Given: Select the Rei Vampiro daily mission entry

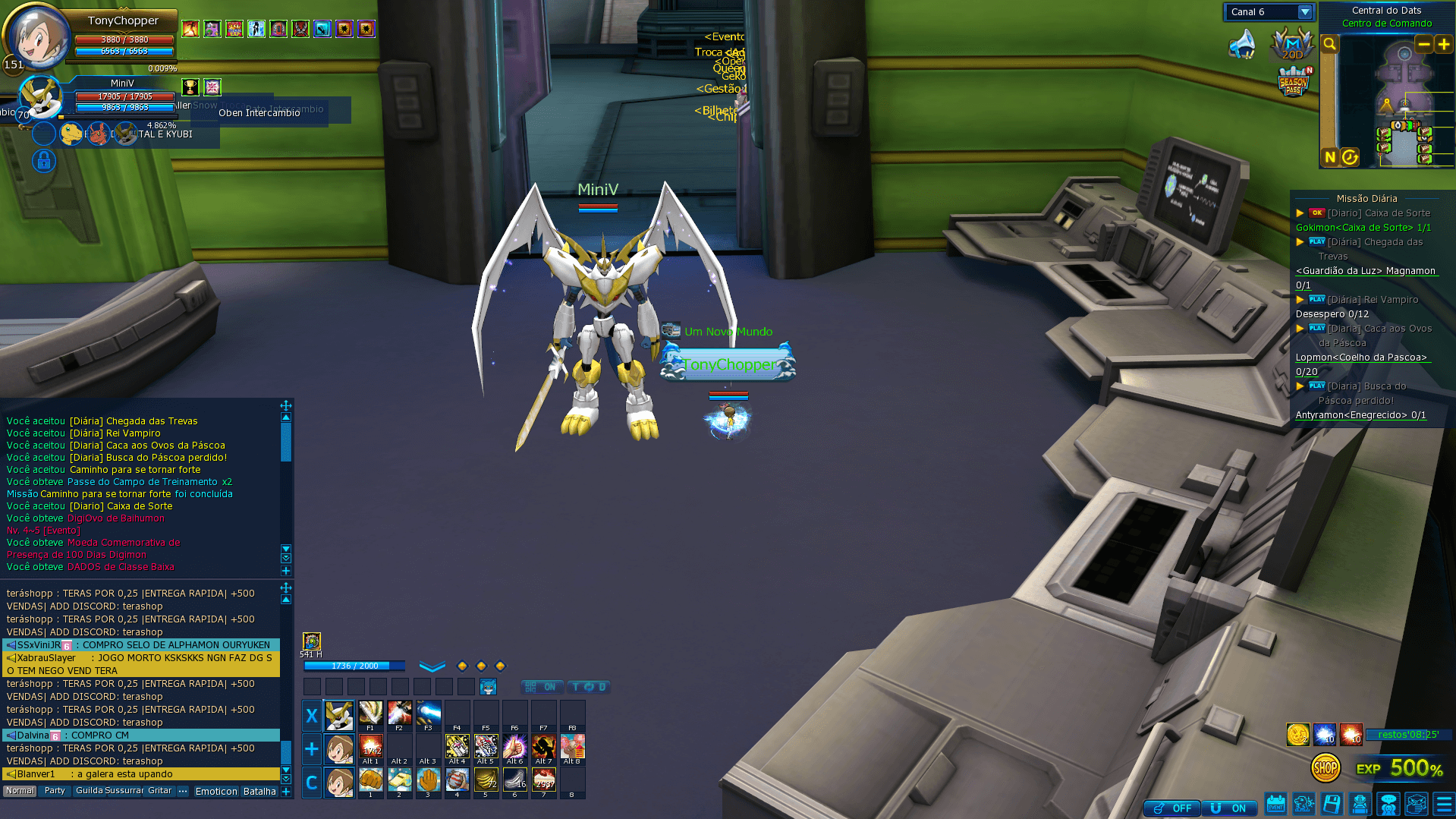Looking at the screenshot, I should [1372, 300].
